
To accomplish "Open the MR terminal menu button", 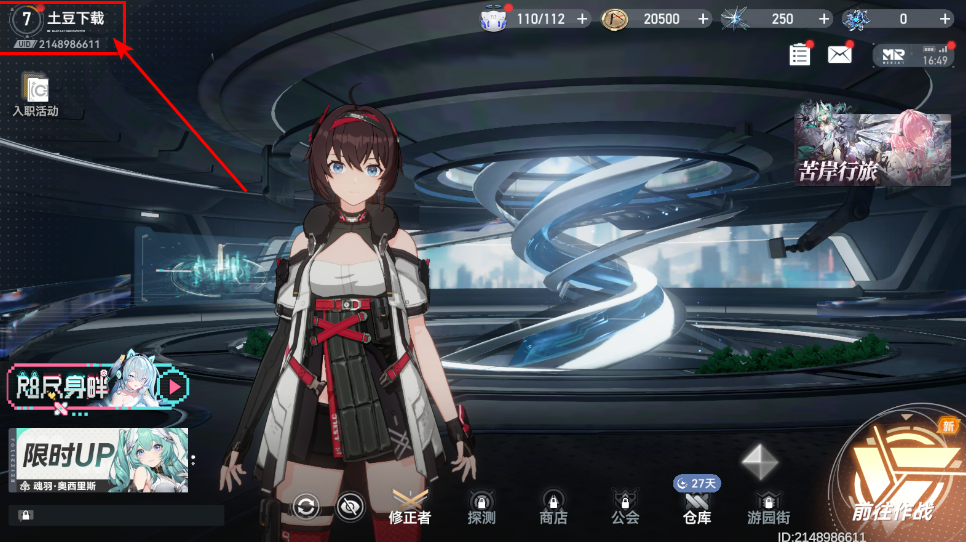I will [x=911, y=56].
